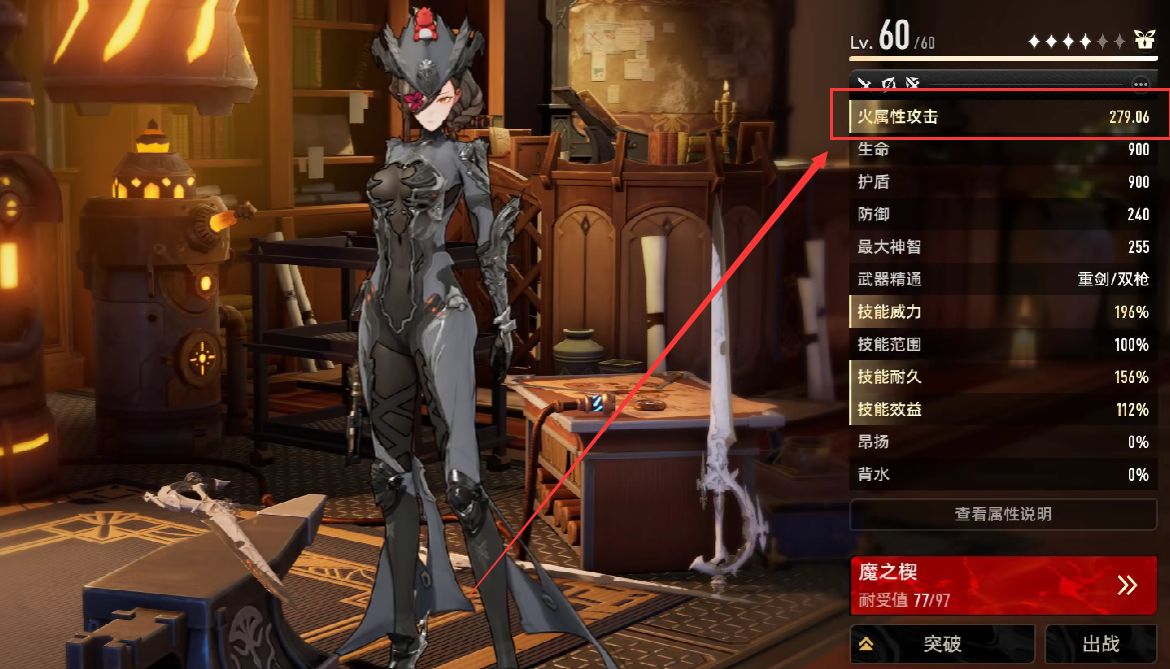Select the 火属性攻击 stat row

coord(1002,117)
